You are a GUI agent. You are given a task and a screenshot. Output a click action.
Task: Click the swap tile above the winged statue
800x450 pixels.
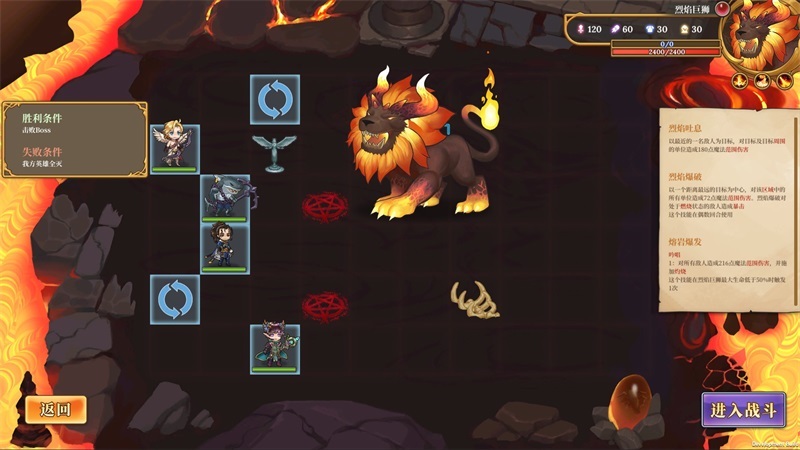coord(275,99)
